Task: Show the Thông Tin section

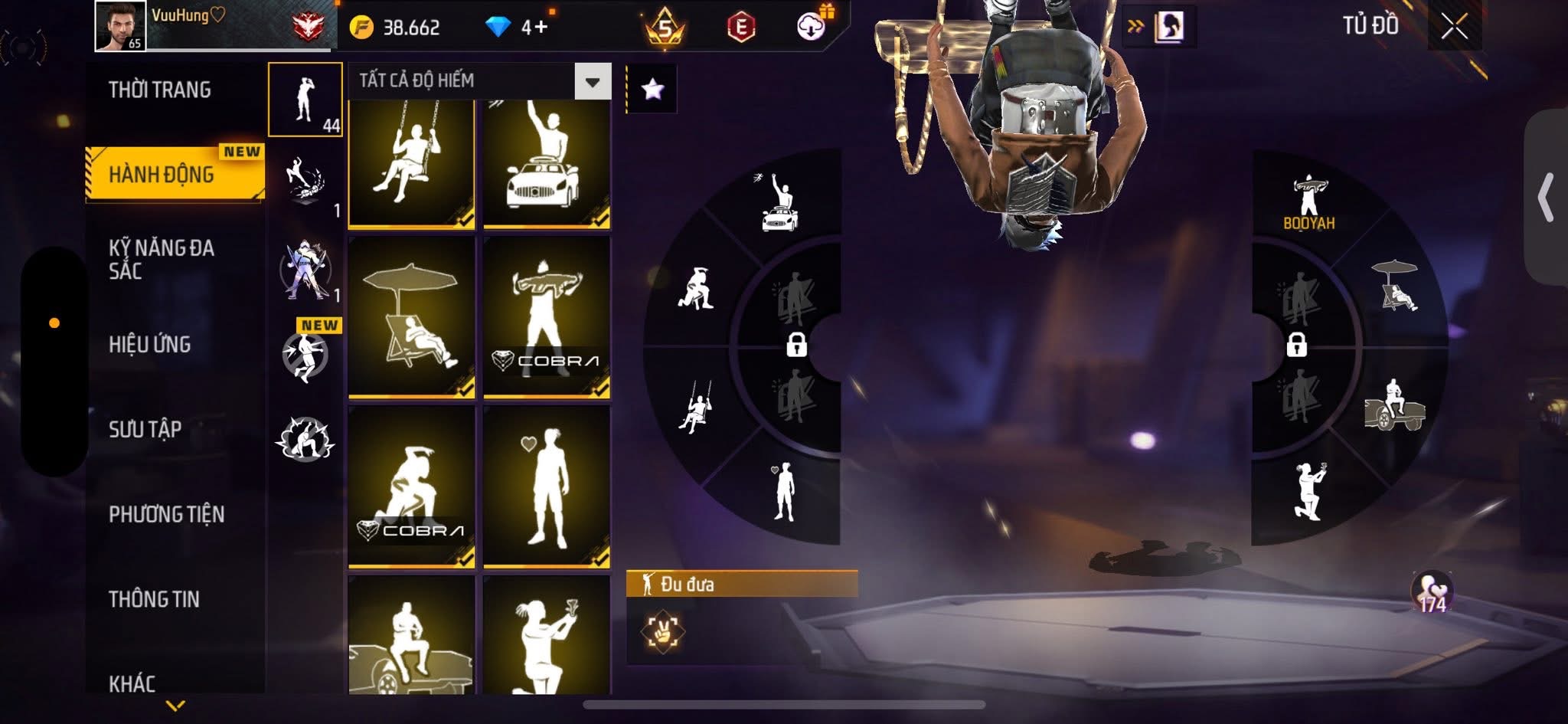Action: 154,599
